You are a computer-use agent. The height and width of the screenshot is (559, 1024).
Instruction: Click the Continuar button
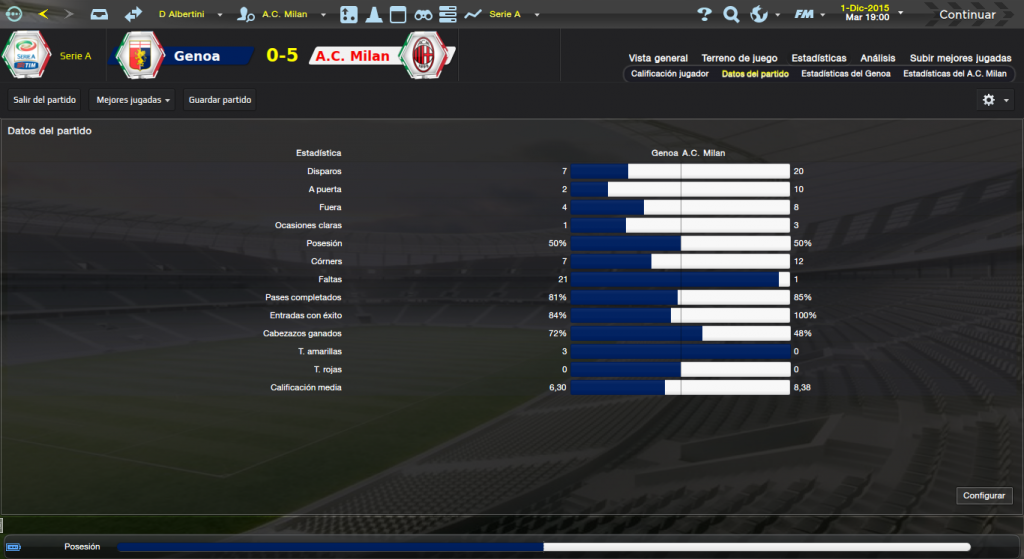967,15
